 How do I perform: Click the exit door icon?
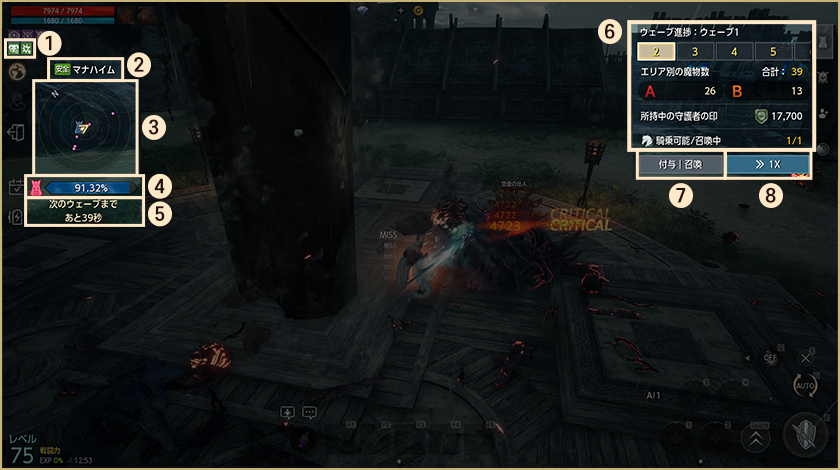coord(17,133)
